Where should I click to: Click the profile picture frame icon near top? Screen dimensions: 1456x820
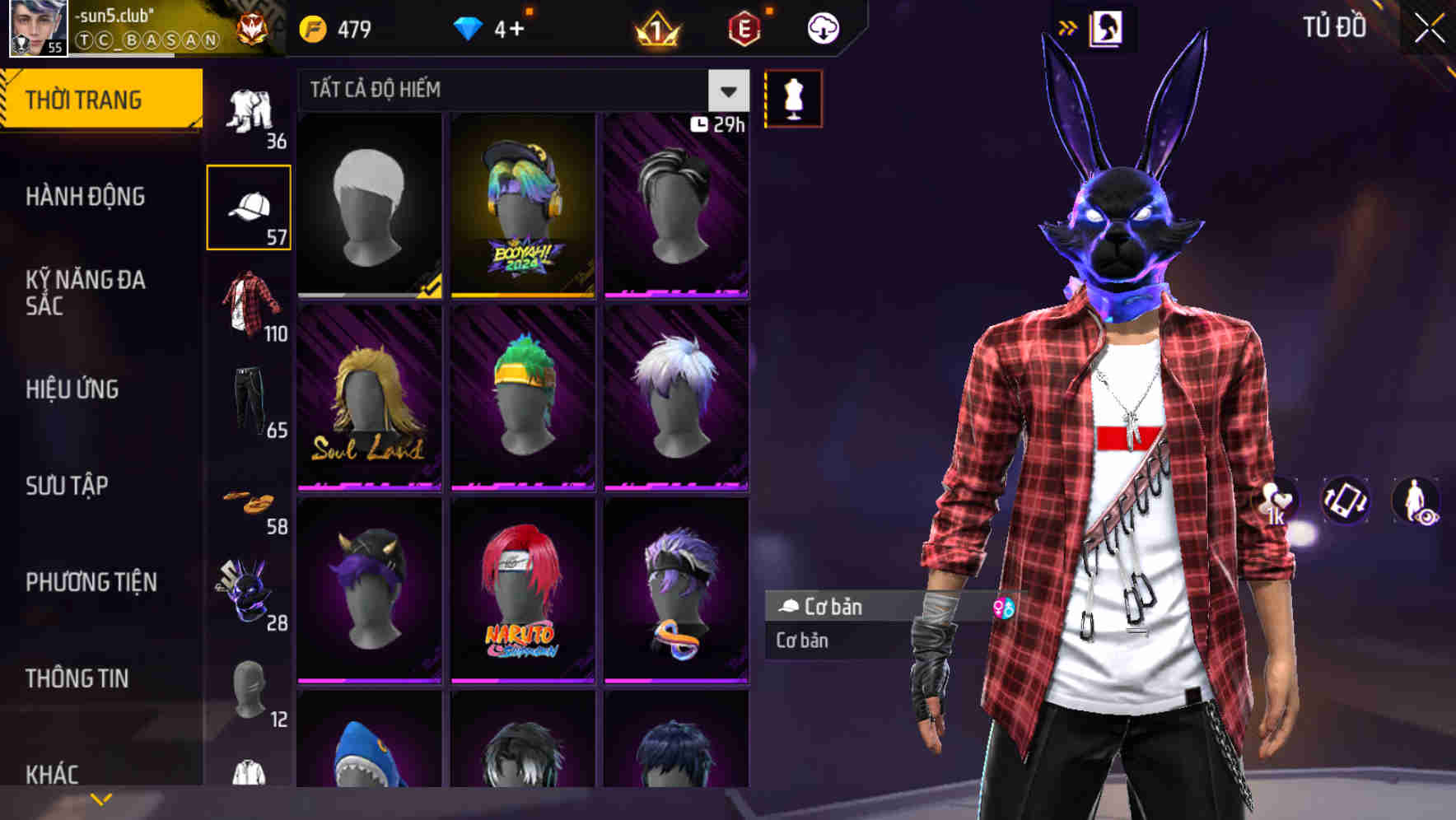tap(1108, 27)
